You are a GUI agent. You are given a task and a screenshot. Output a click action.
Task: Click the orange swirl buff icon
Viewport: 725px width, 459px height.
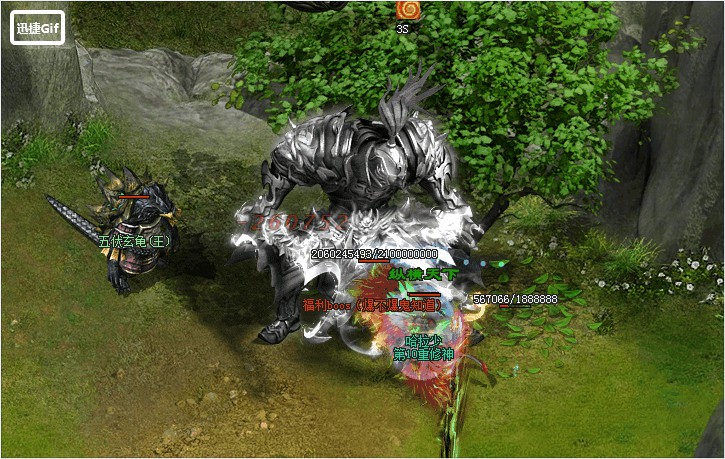tap(407, 10)
